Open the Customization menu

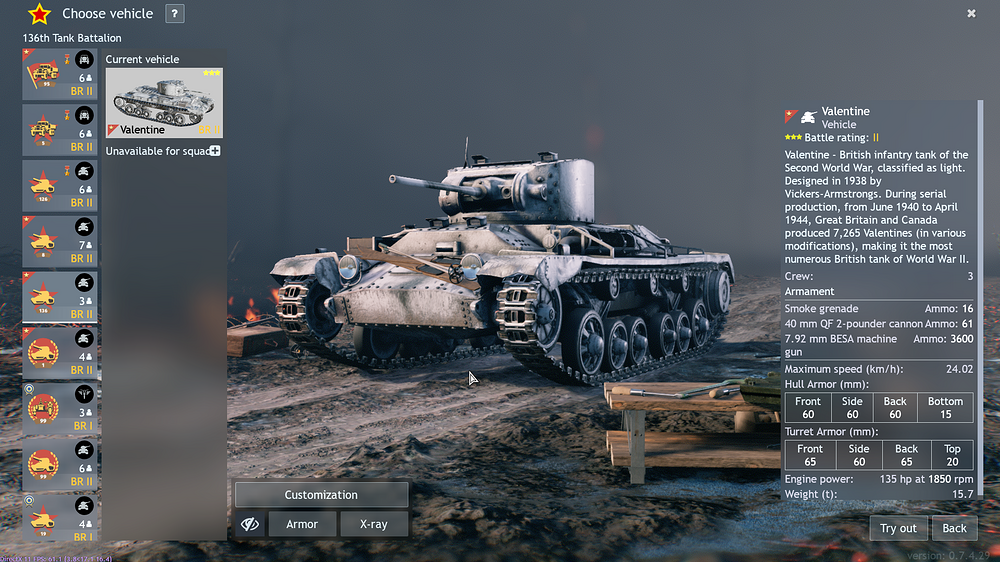[x=321, y=495]
